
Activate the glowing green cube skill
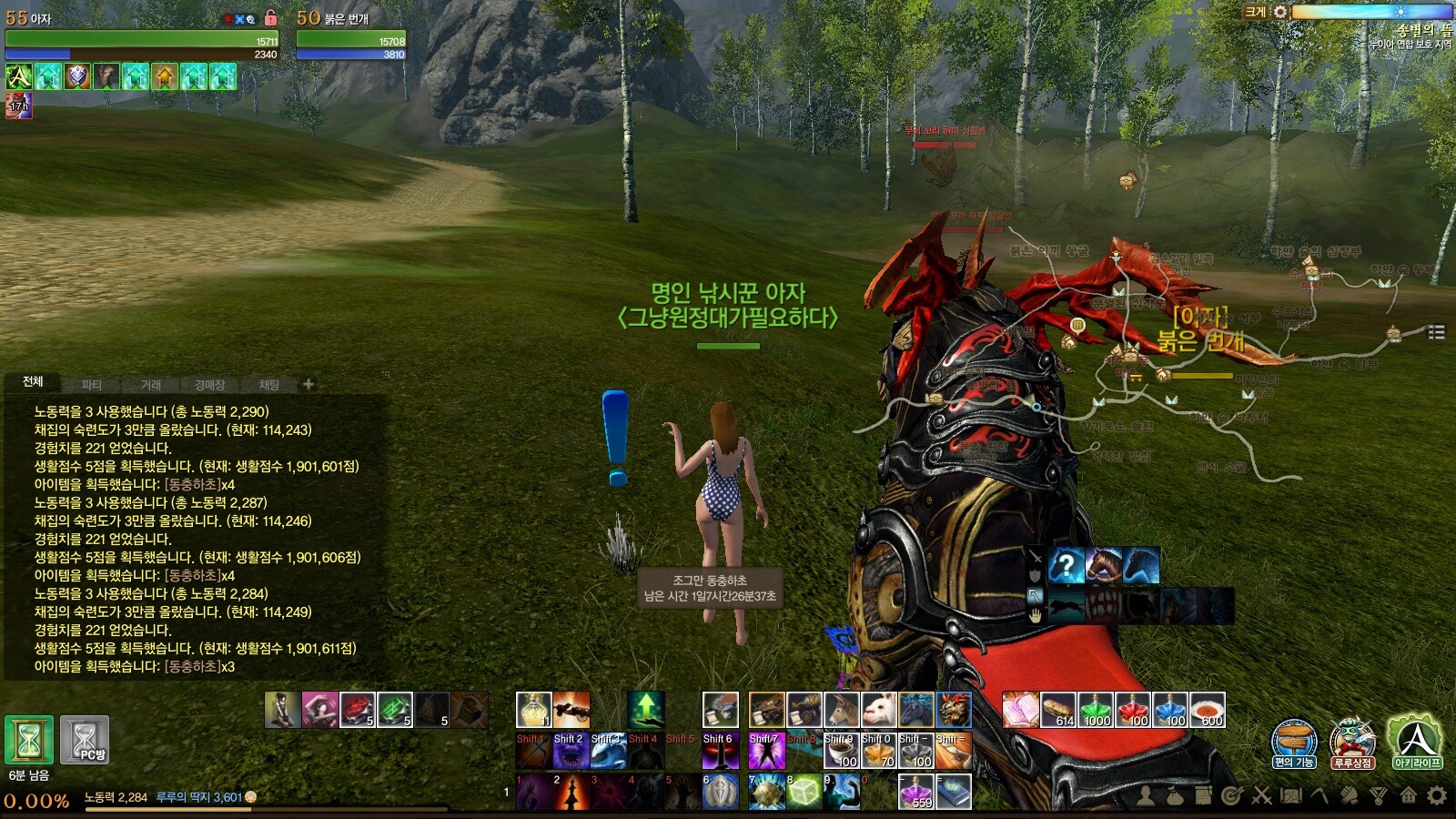(x=804, y=792)
